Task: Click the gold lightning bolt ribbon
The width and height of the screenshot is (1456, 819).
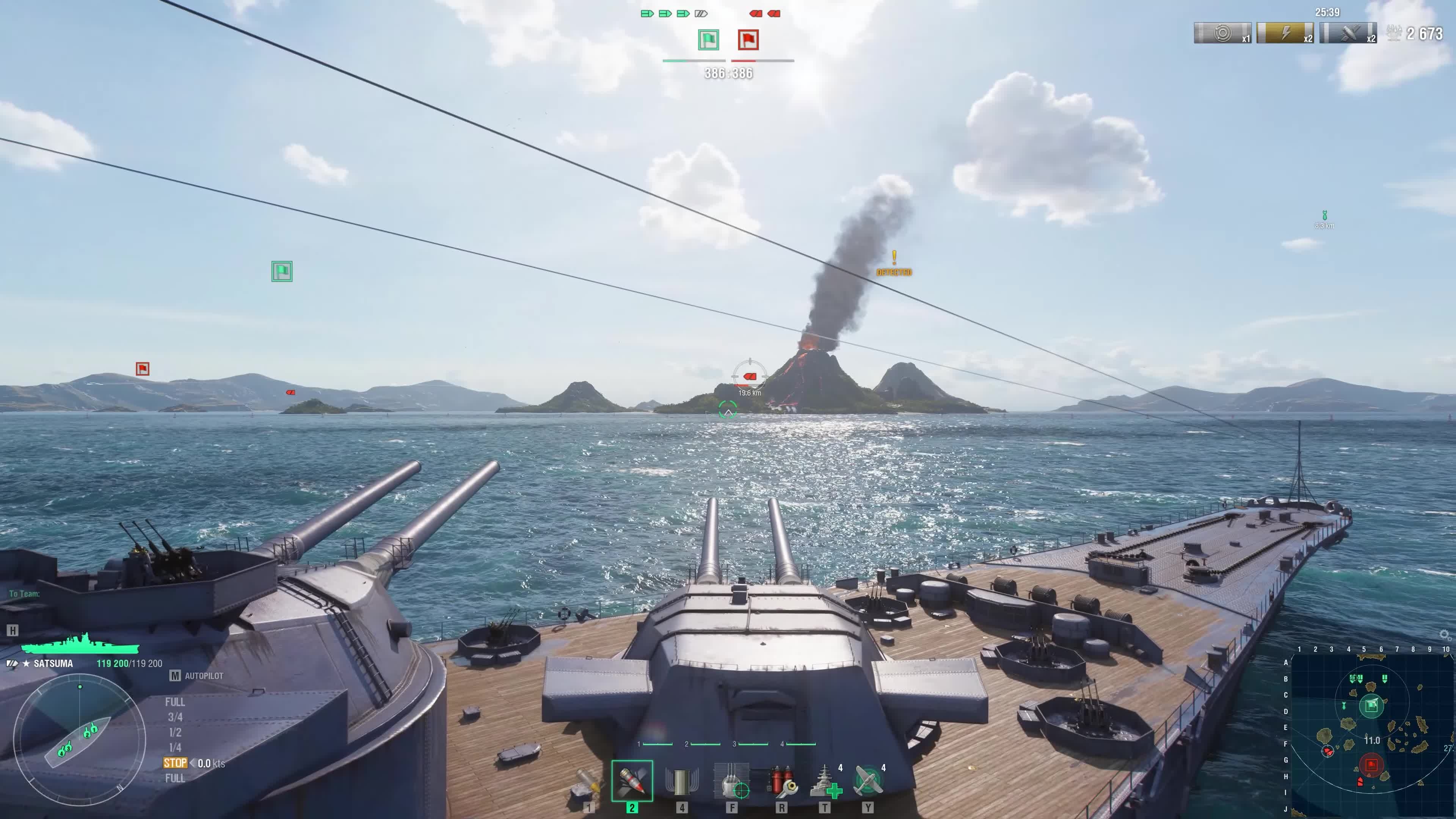Action: pyautogui.click(x=1284, y=33)
